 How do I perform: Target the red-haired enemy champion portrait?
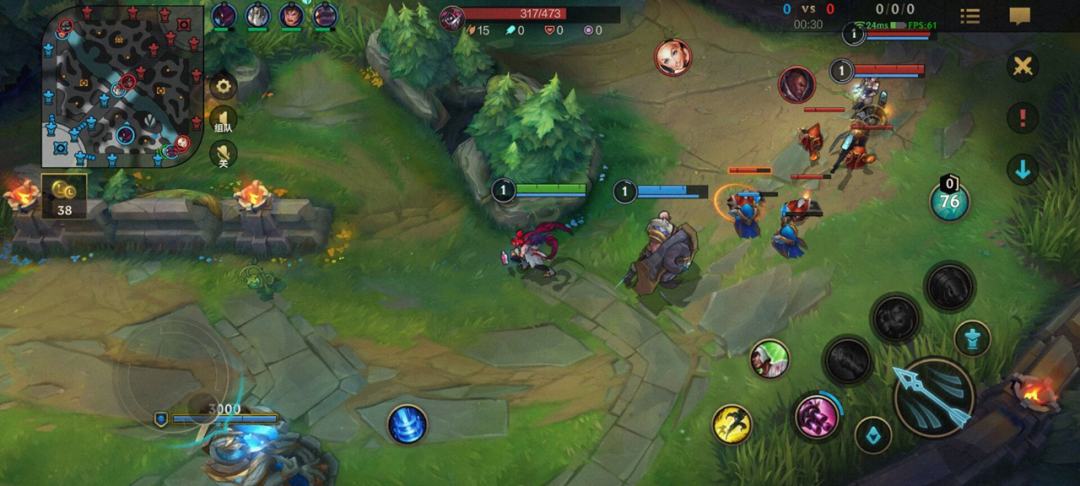[672, 57]
